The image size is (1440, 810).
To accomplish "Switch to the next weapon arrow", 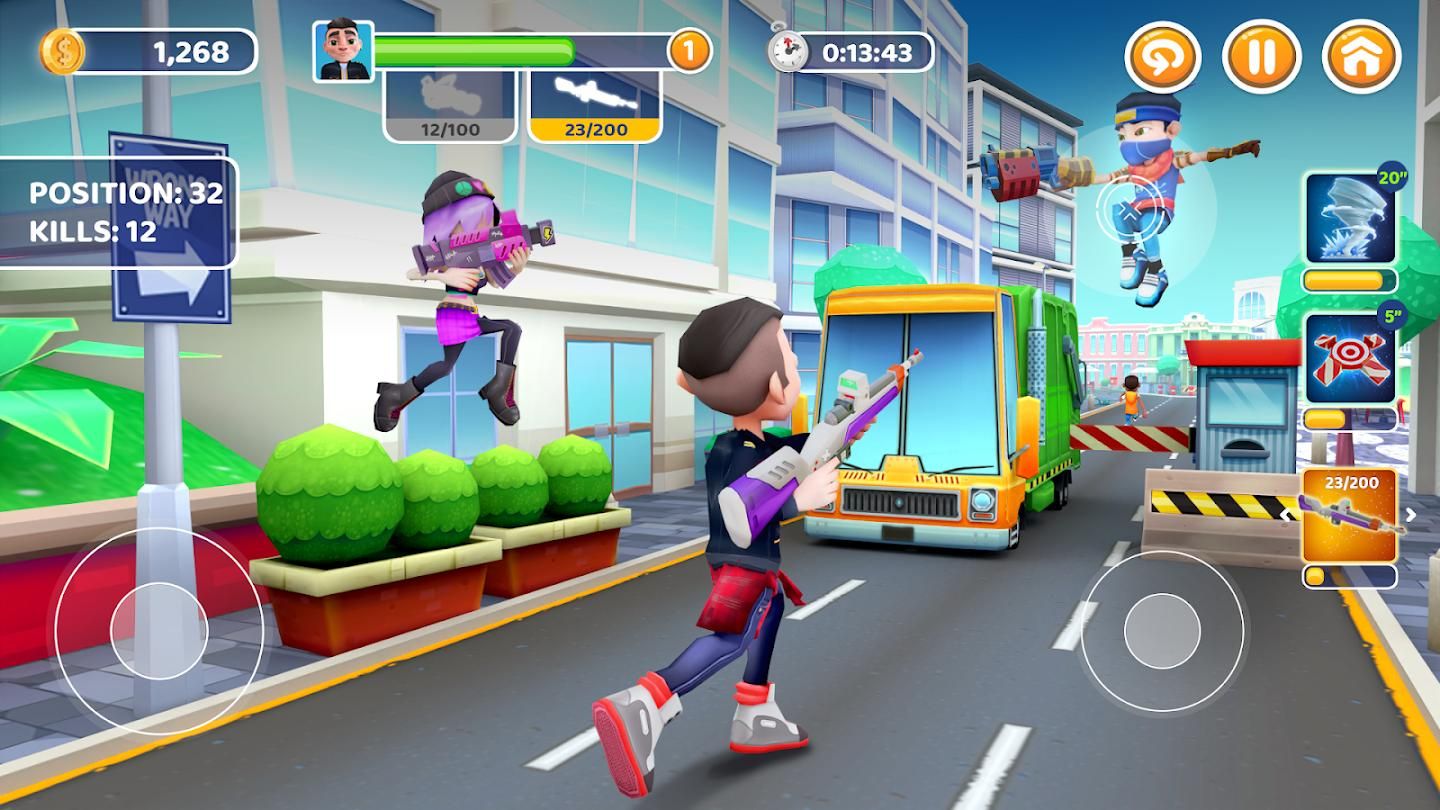I will point(1411,515).
